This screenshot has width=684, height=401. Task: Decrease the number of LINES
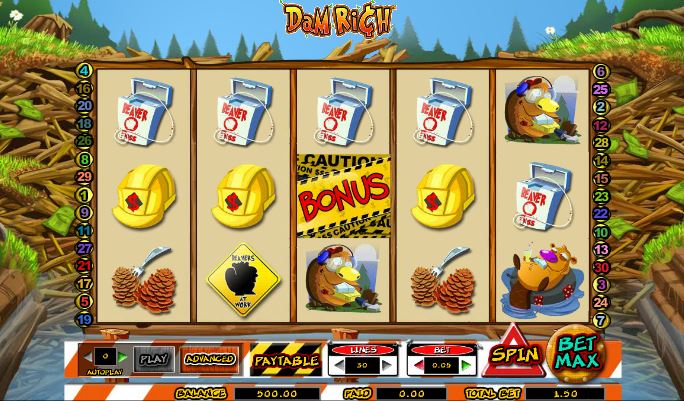tap(339, 365)
